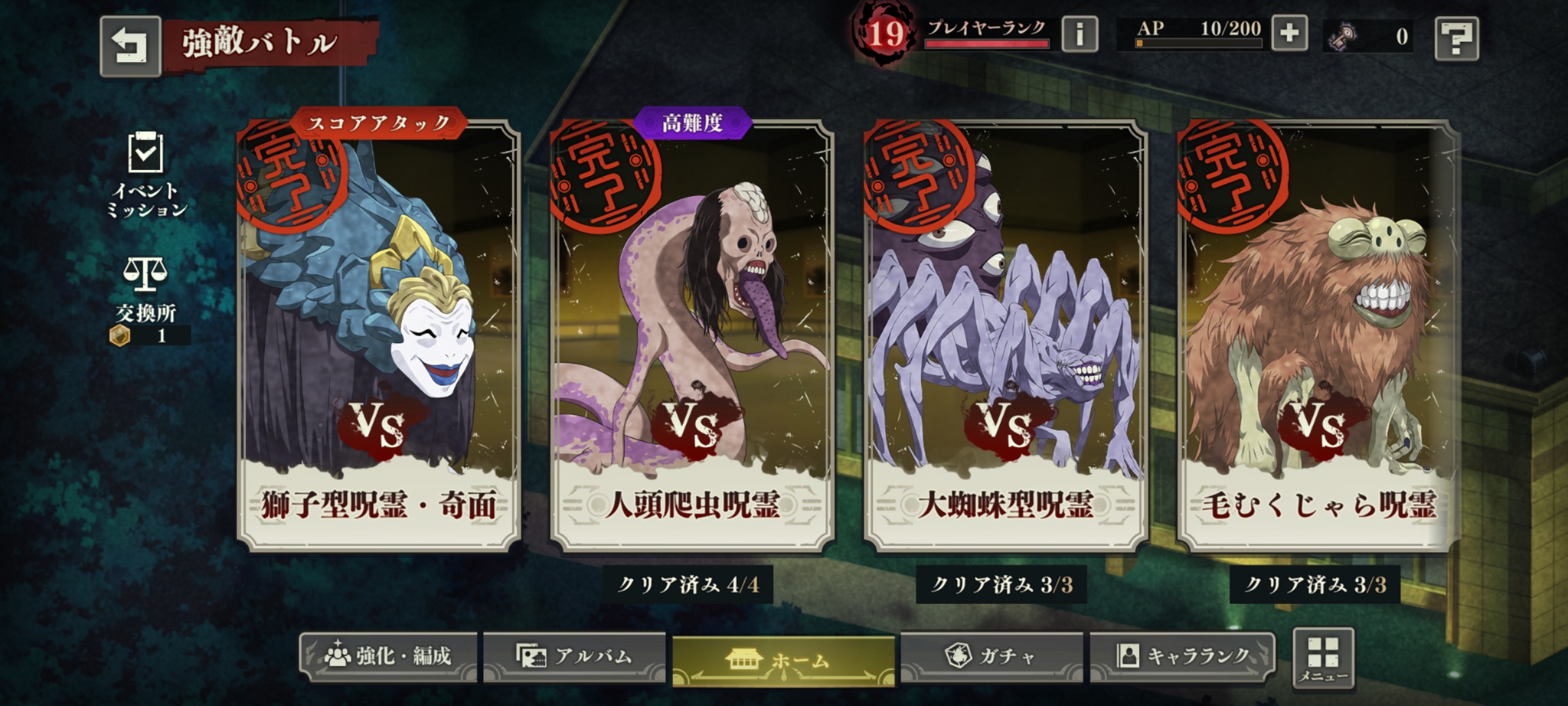Show player rank info via the i button
Viewport: 1568px width, 706px height.
pos(1079,34)
